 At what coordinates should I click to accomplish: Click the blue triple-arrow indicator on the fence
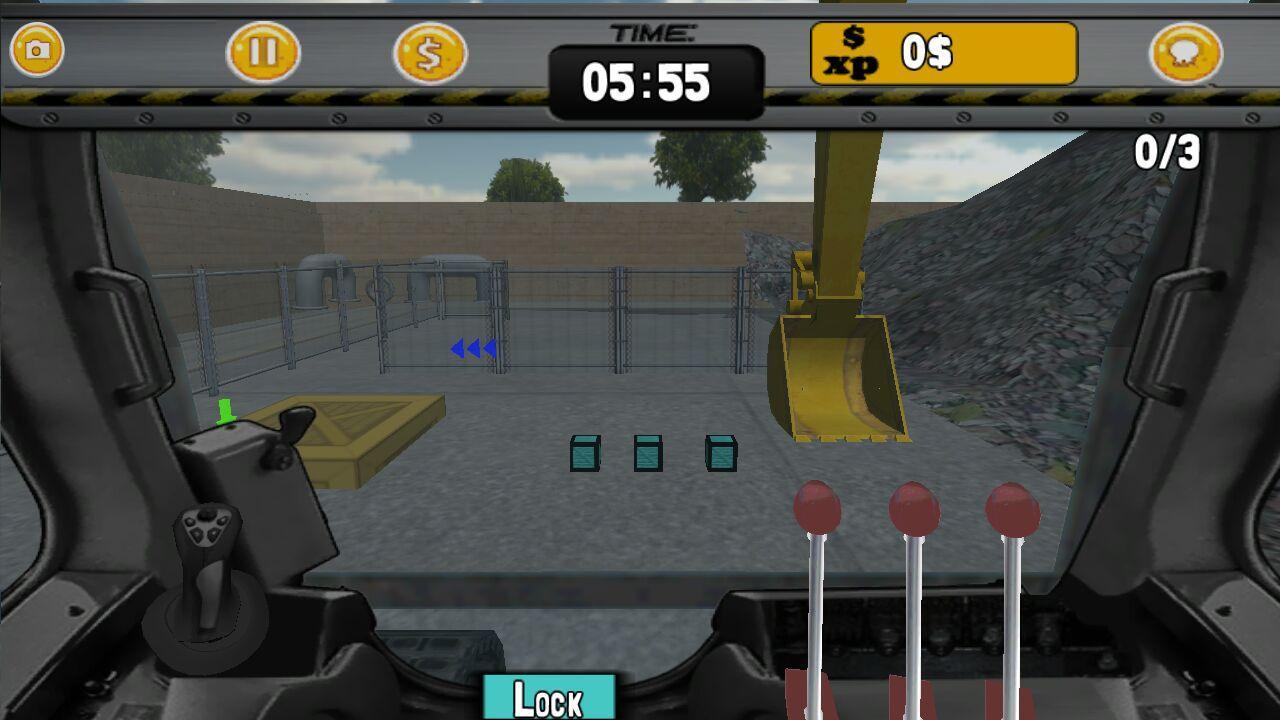472,349
